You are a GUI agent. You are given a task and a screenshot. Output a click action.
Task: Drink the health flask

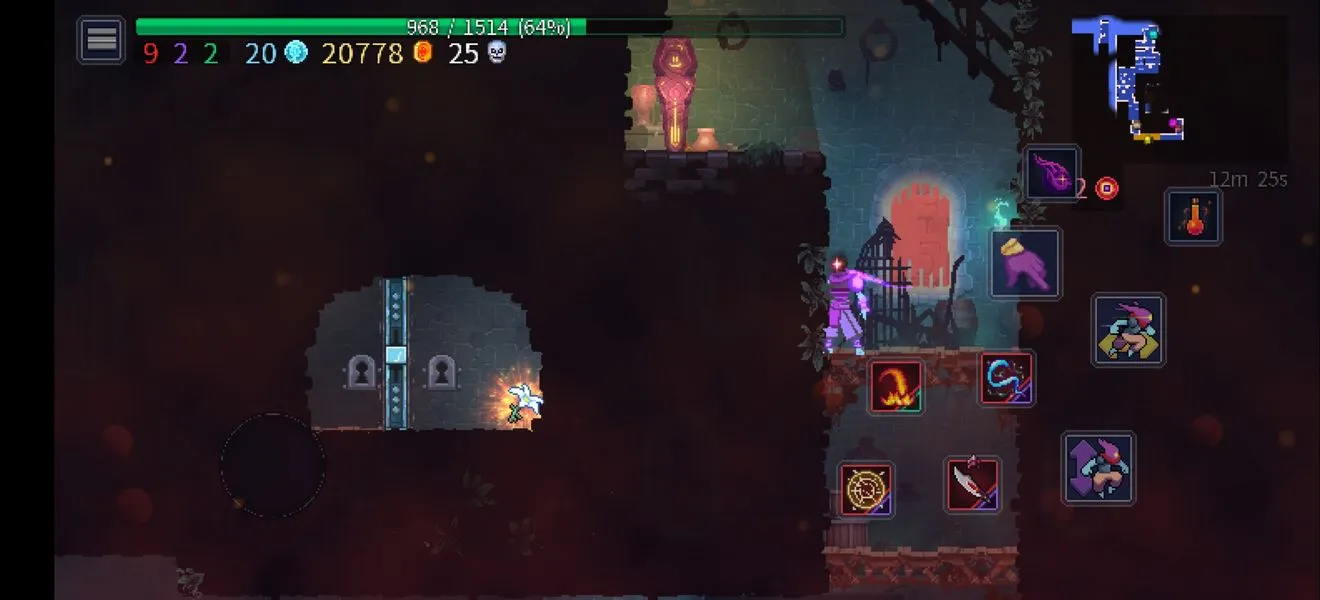click(x=1193, y=216)
